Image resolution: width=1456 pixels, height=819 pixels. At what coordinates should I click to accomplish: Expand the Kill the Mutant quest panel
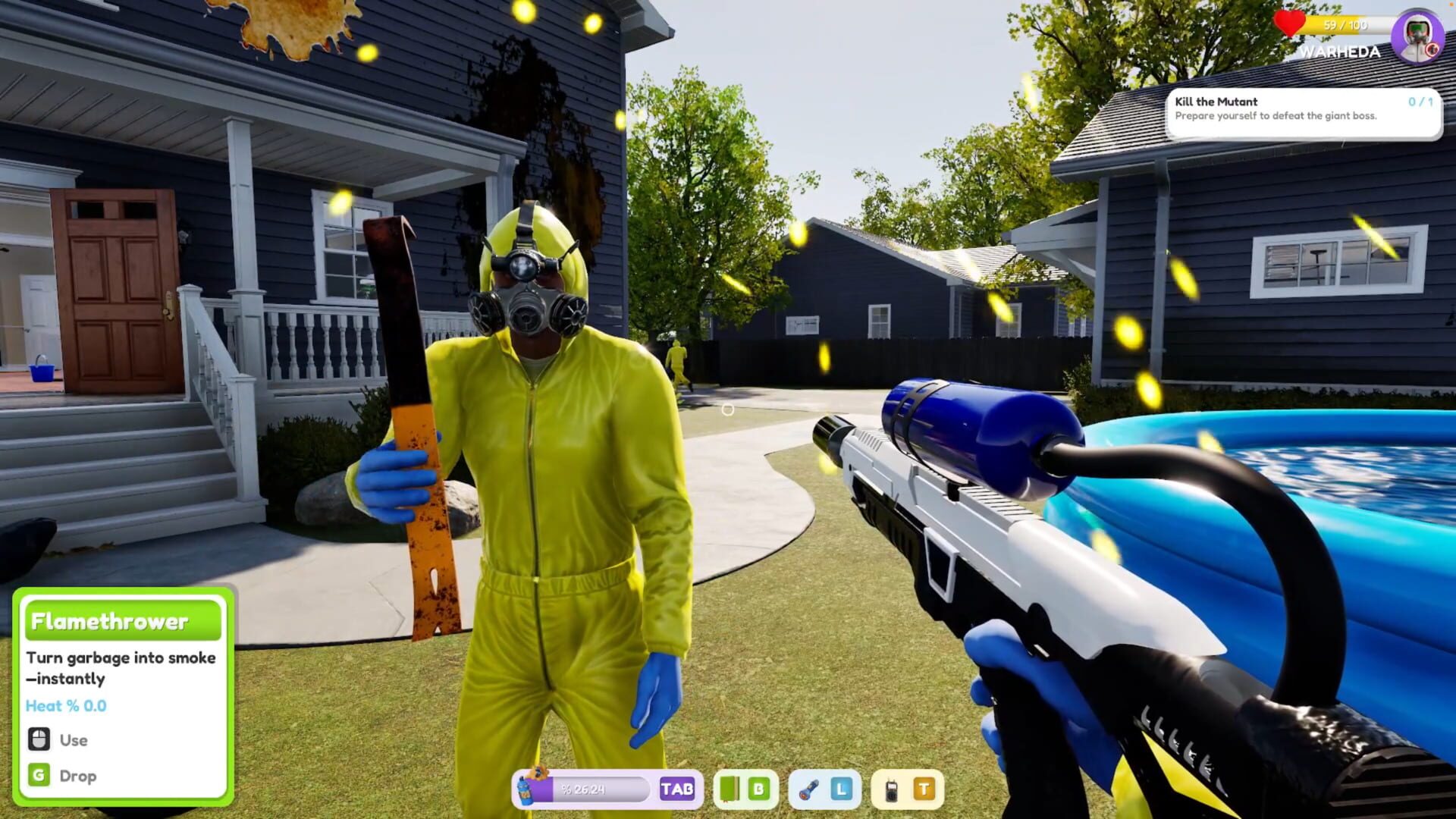(1306, 110)
